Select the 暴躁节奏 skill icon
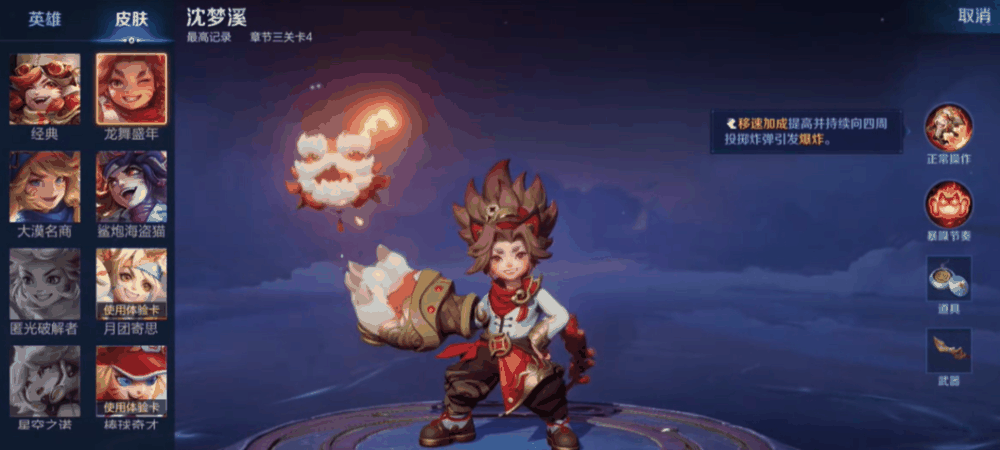This screenshot has height=450, width=1000. (x=948, y=204)
